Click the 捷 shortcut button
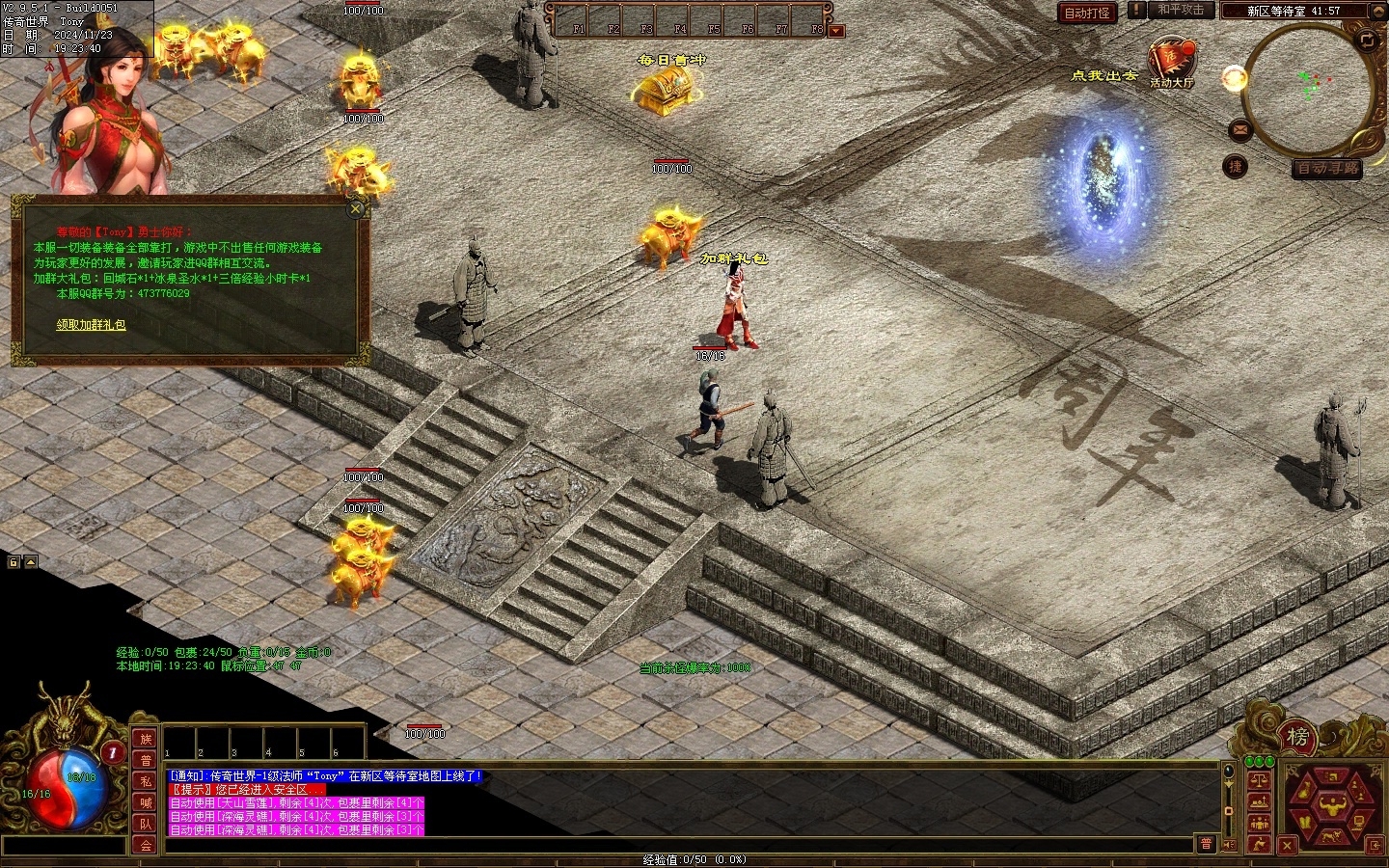This screenshot has height=868, width=1389. 1236,167
